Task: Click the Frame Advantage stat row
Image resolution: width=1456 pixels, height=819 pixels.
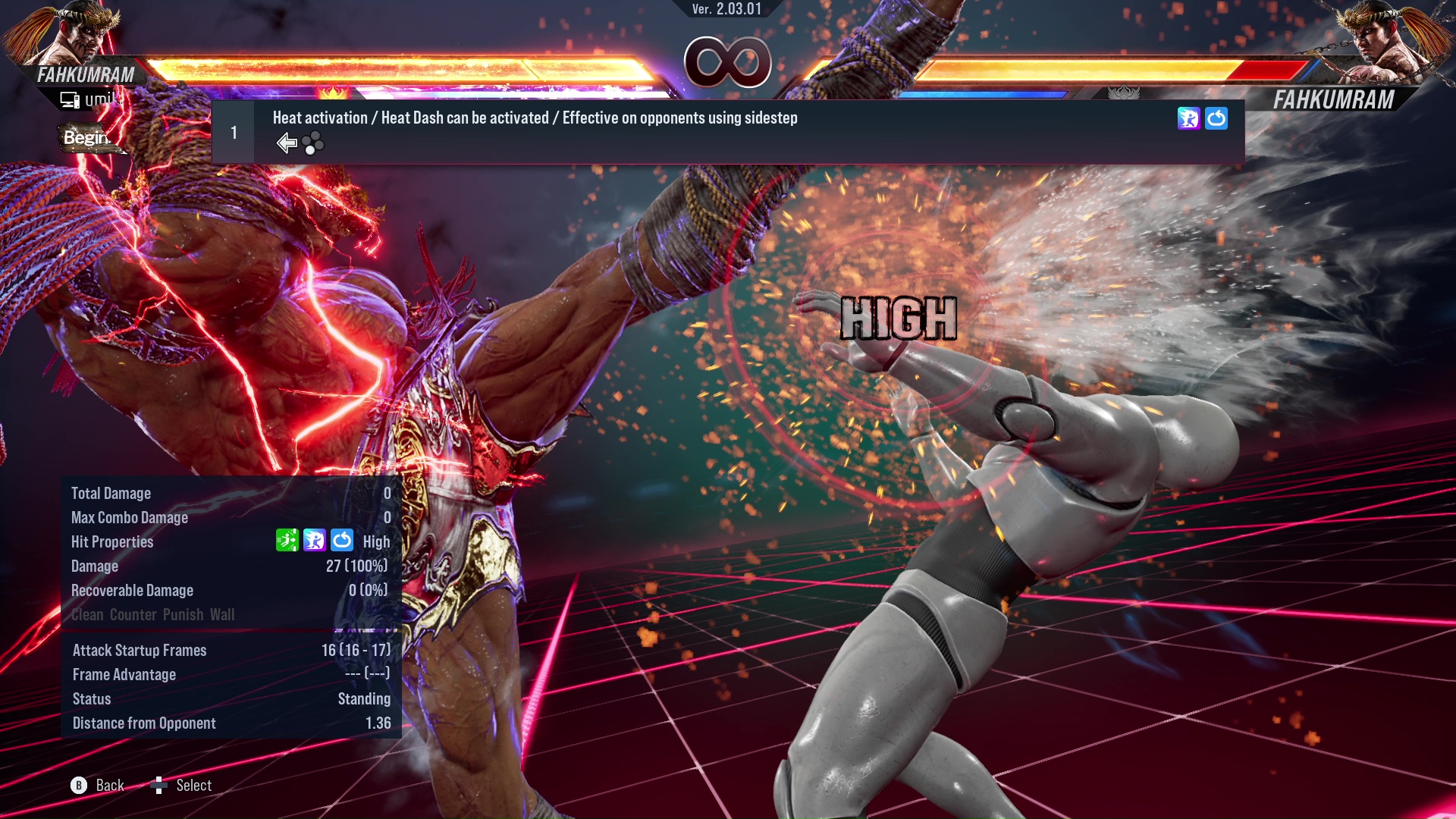Action: (227, 674)
